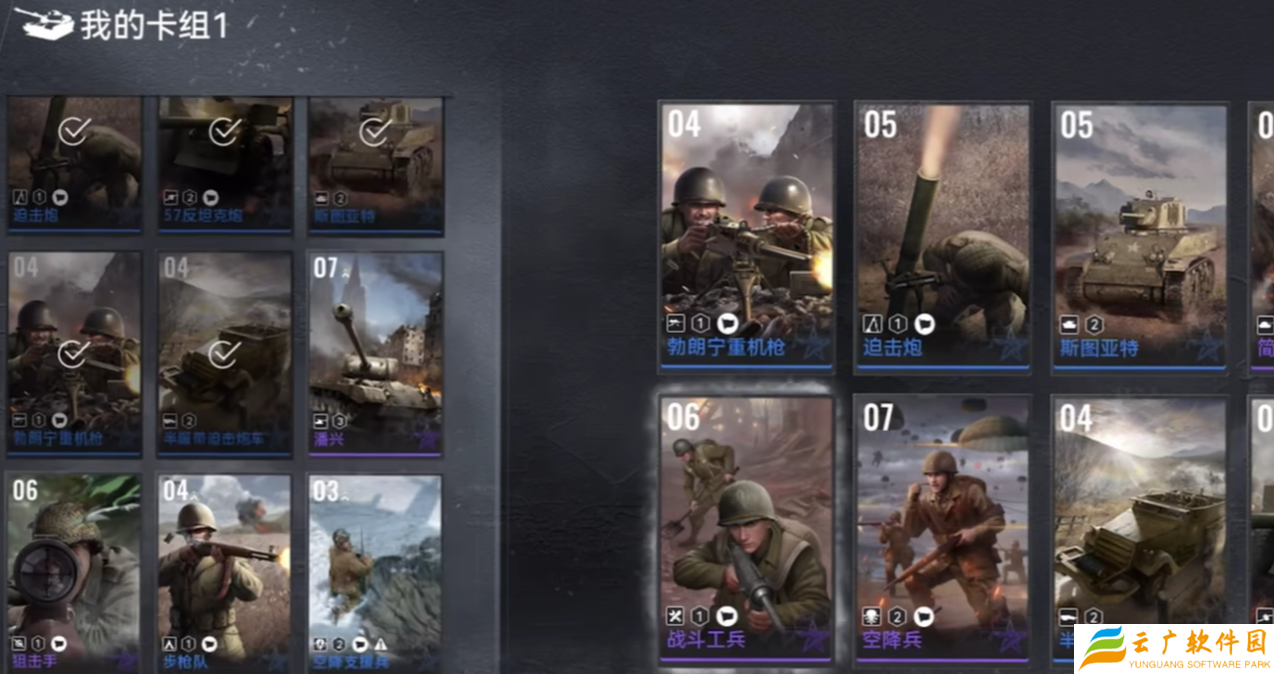This screenshot has height=674, width=1274.
Task: Choose the 狙击手 sniper card
Action: pyautogui.click(x=74, y=572)
